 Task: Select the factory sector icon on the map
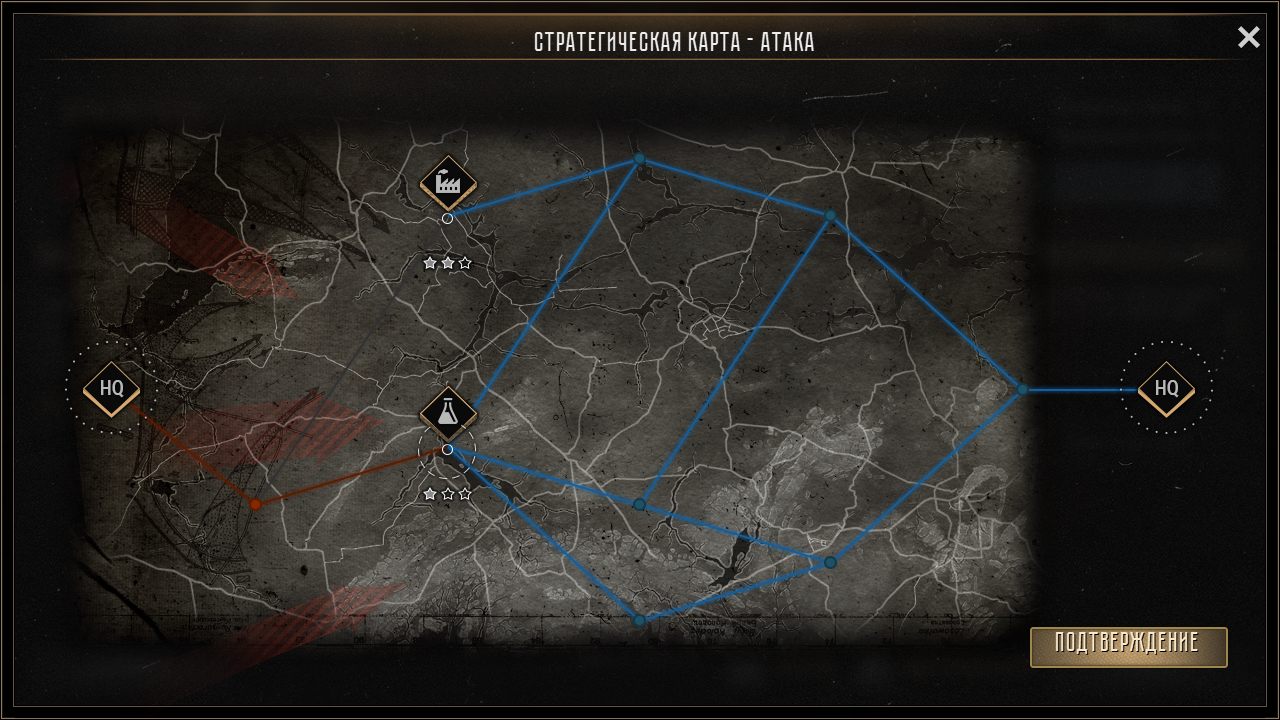point(447,182)
